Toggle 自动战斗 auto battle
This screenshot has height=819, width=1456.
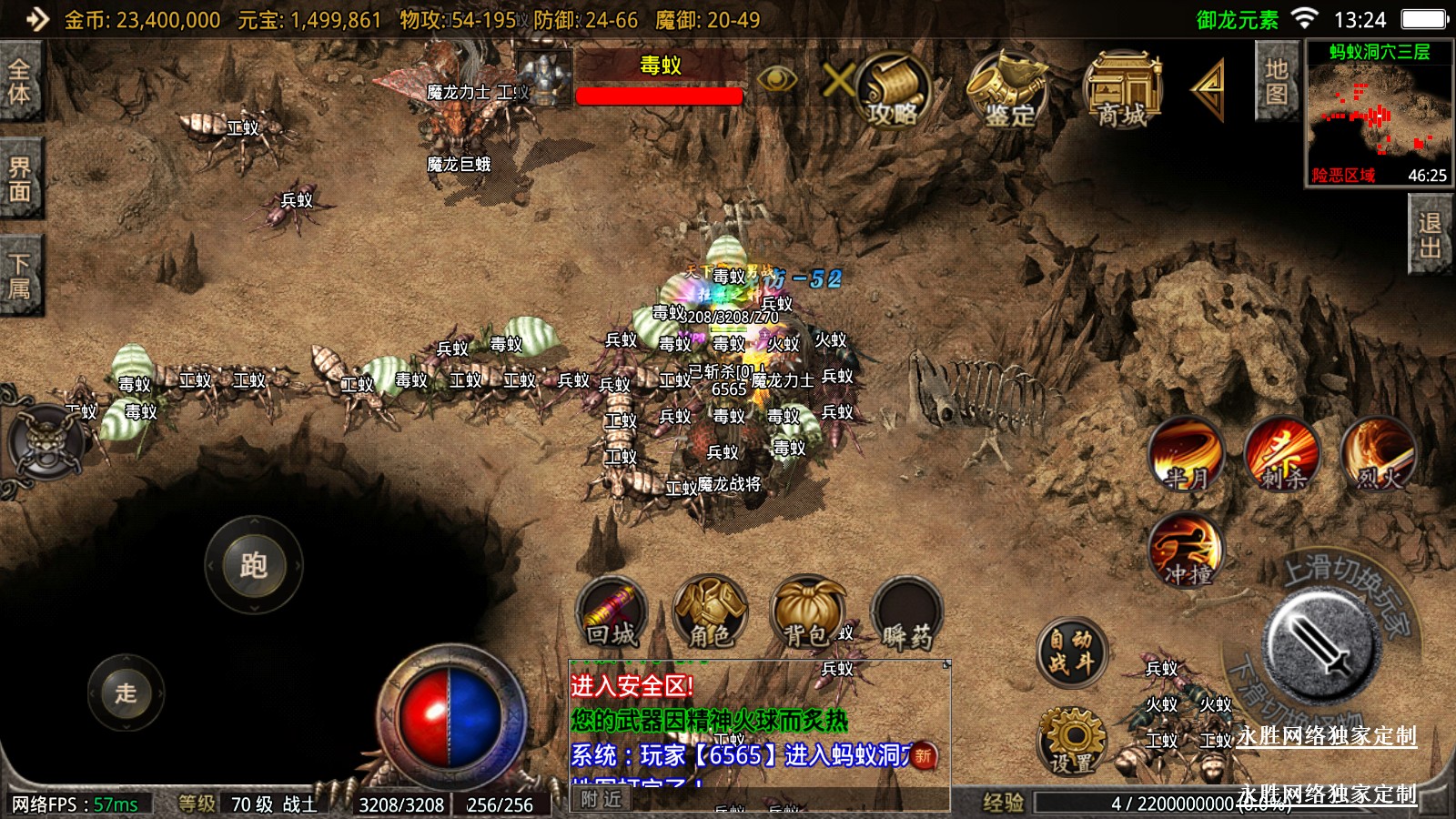pos(1071,652)
